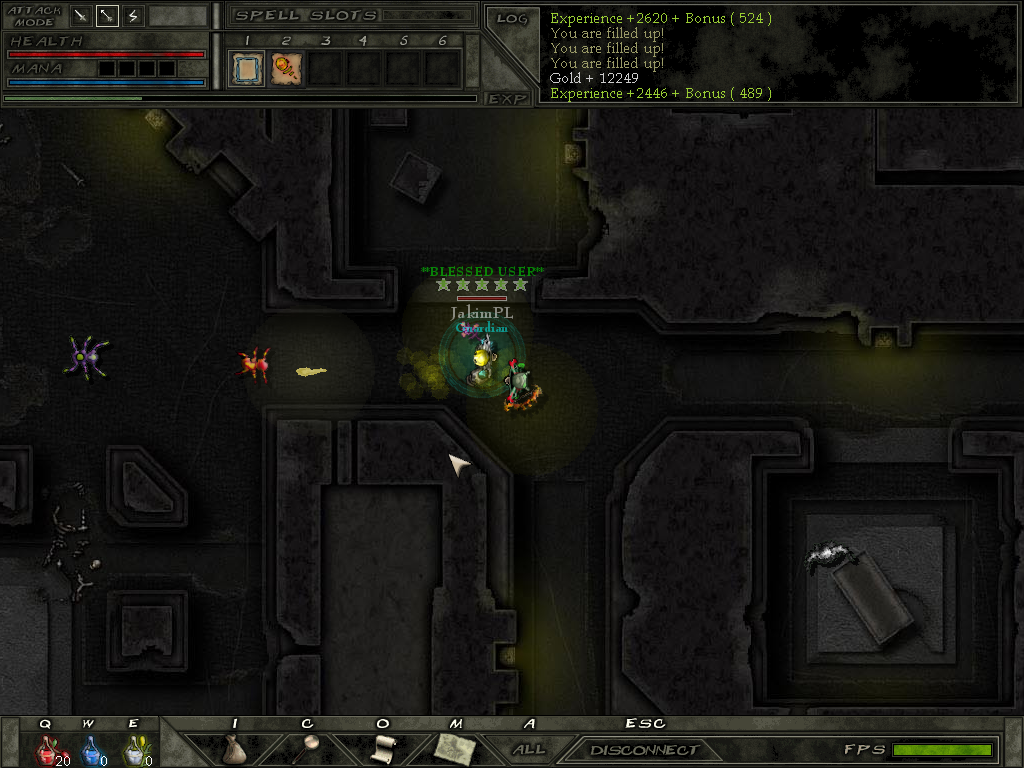Use the yellow potion flask
1024x768 pixels.
(x=133, y=750)
